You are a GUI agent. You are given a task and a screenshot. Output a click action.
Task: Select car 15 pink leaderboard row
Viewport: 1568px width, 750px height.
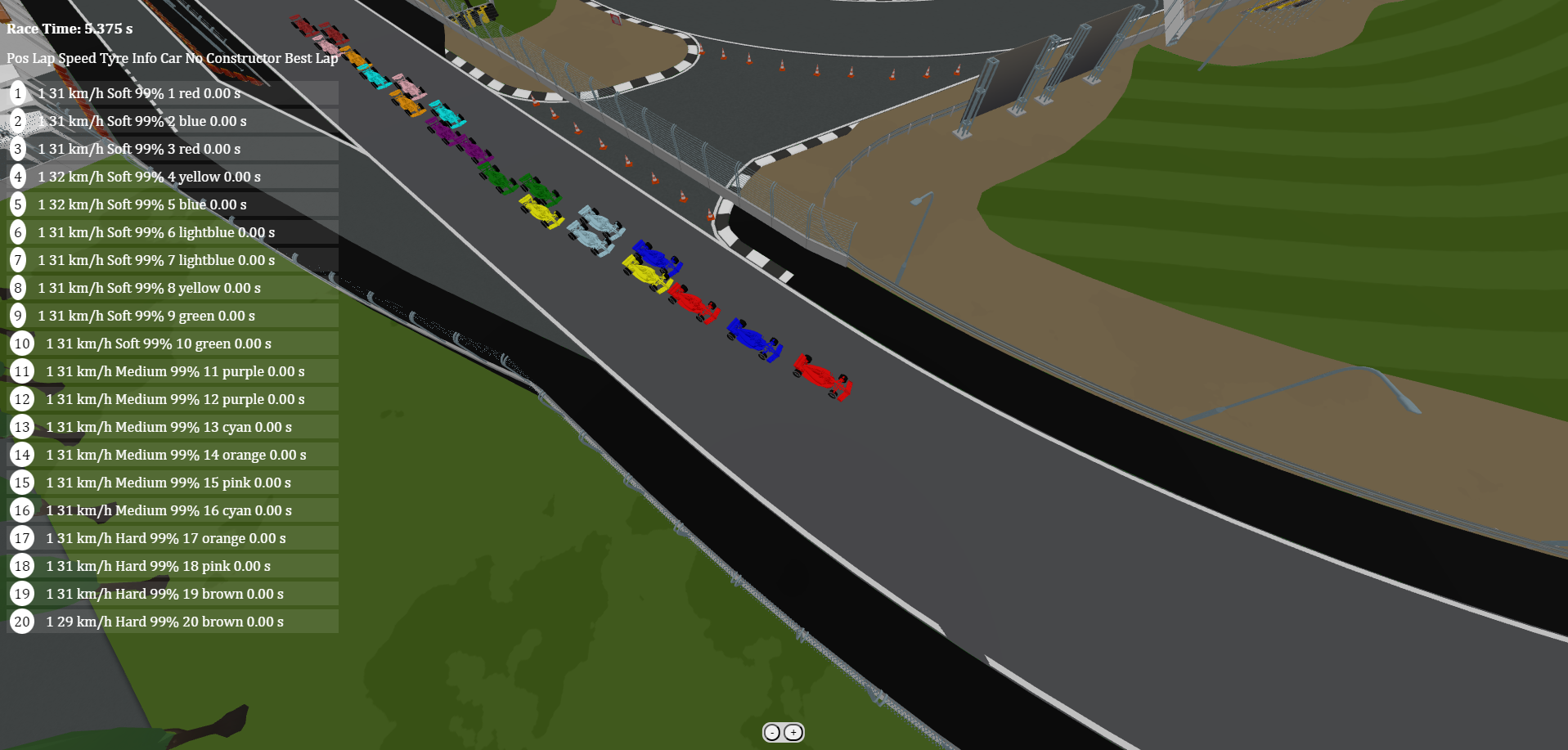(x=173, y=483)
